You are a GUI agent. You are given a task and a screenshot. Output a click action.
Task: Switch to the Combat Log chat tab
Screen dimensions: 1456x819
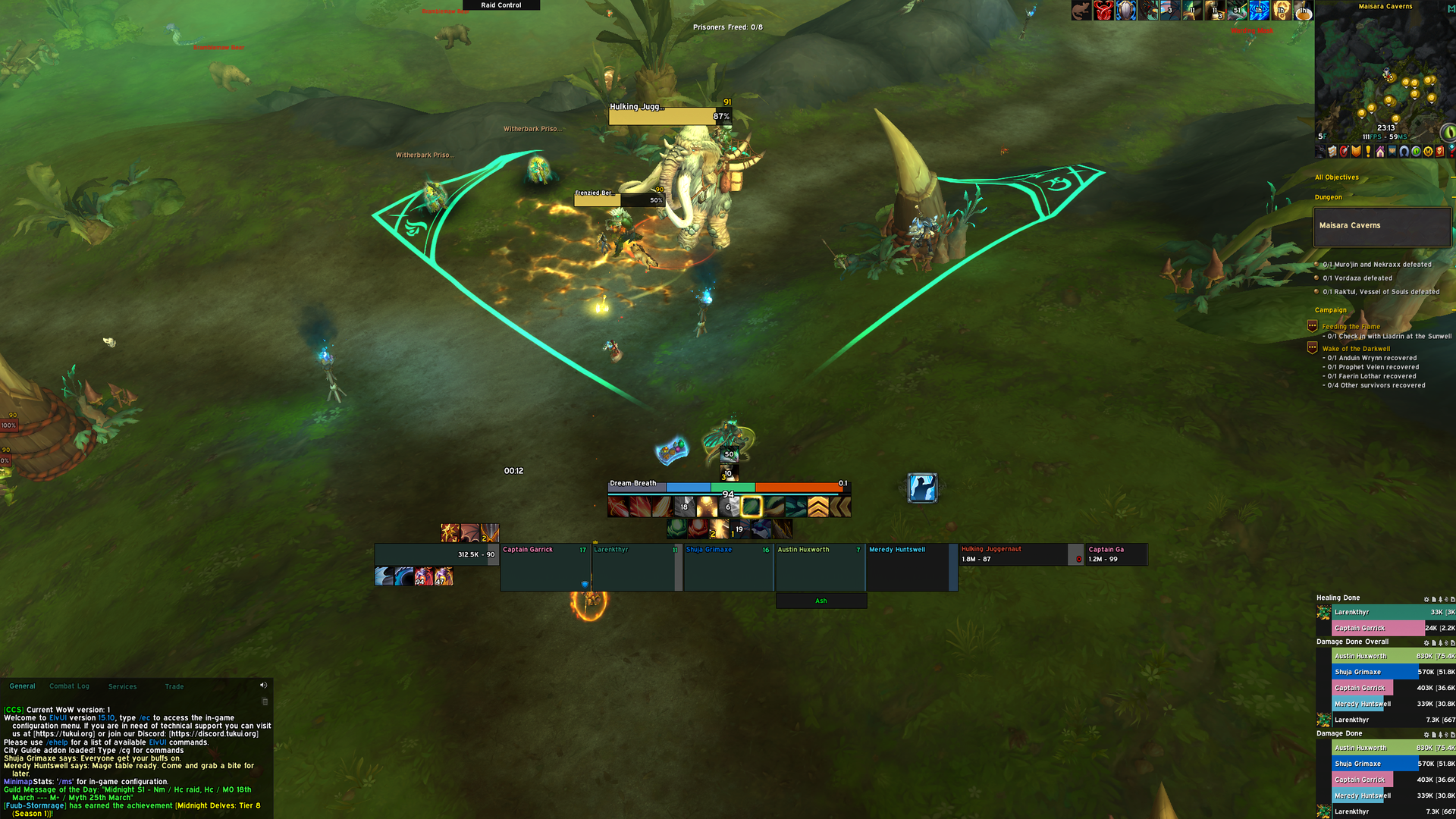[x=69, y=686]
